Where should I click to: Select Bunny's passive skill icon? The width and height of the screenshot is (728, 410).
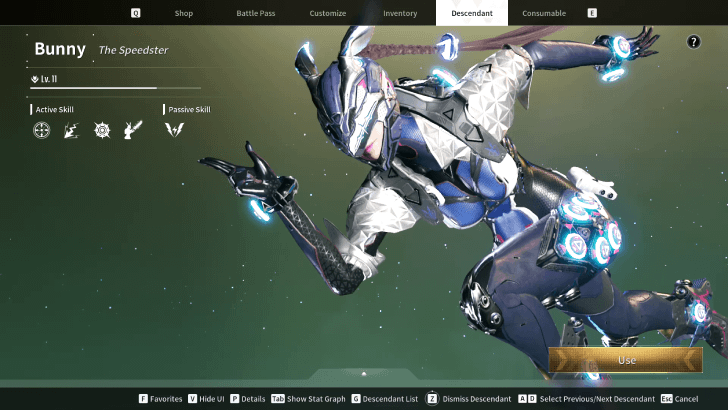(173, 130)
